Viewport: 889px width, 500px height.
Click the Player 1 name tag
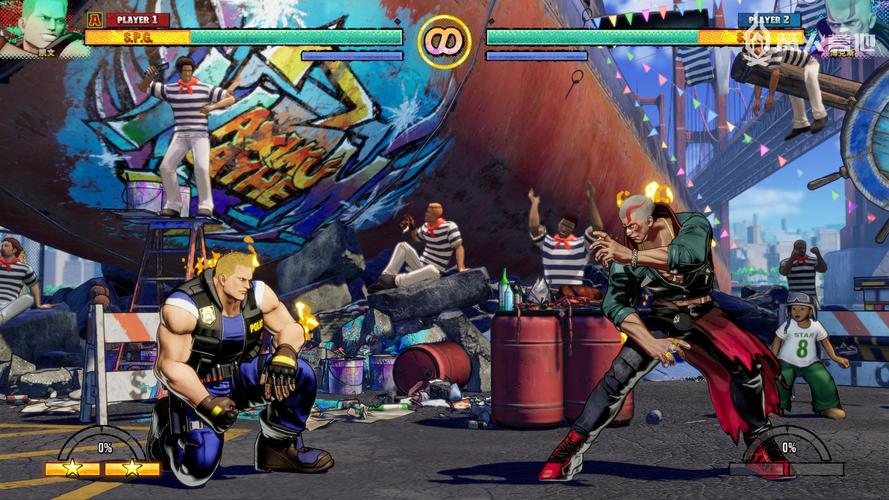(x=137, y=19)
